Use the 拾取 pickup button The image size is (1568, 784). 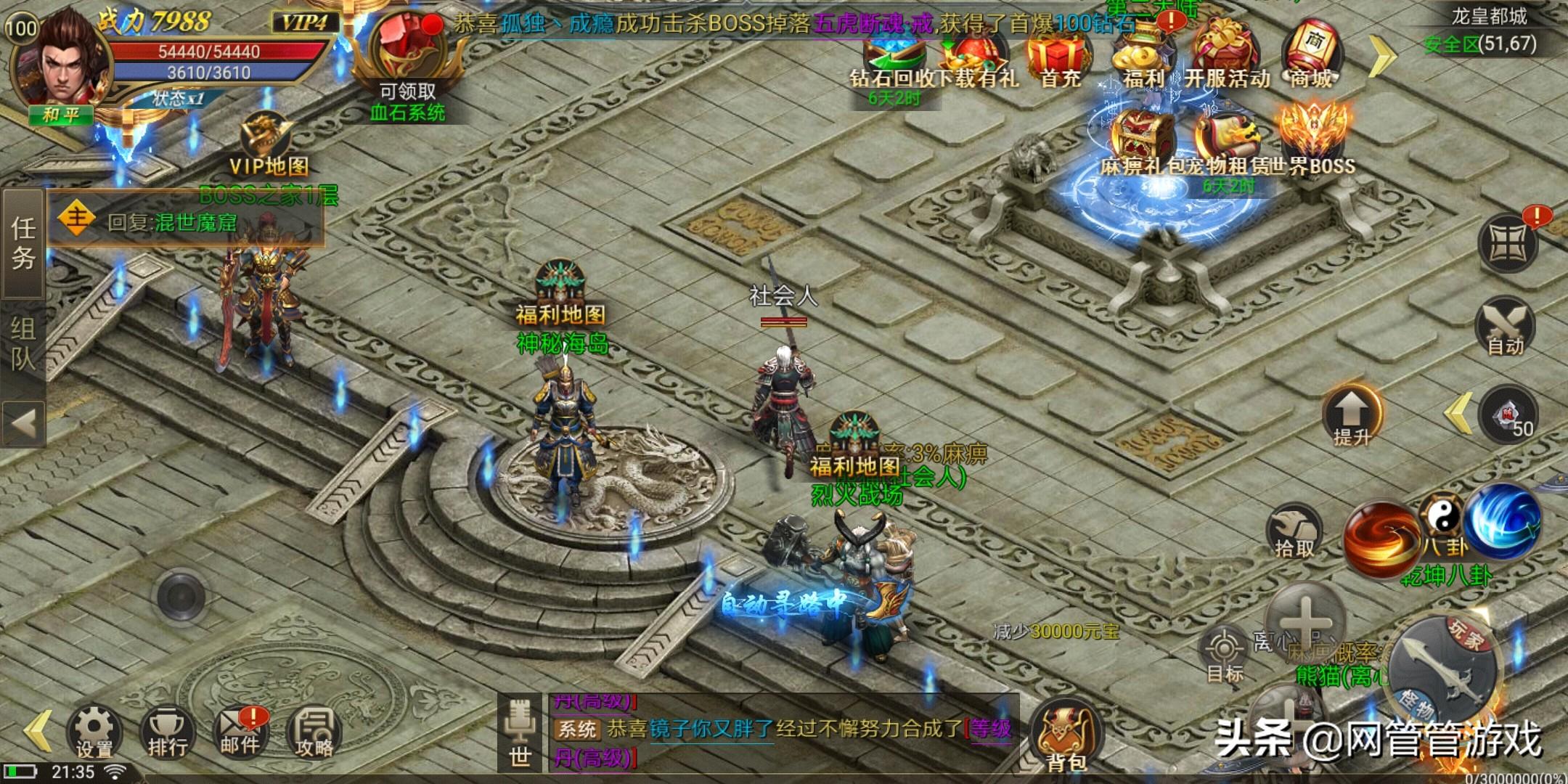point(1294,531)
